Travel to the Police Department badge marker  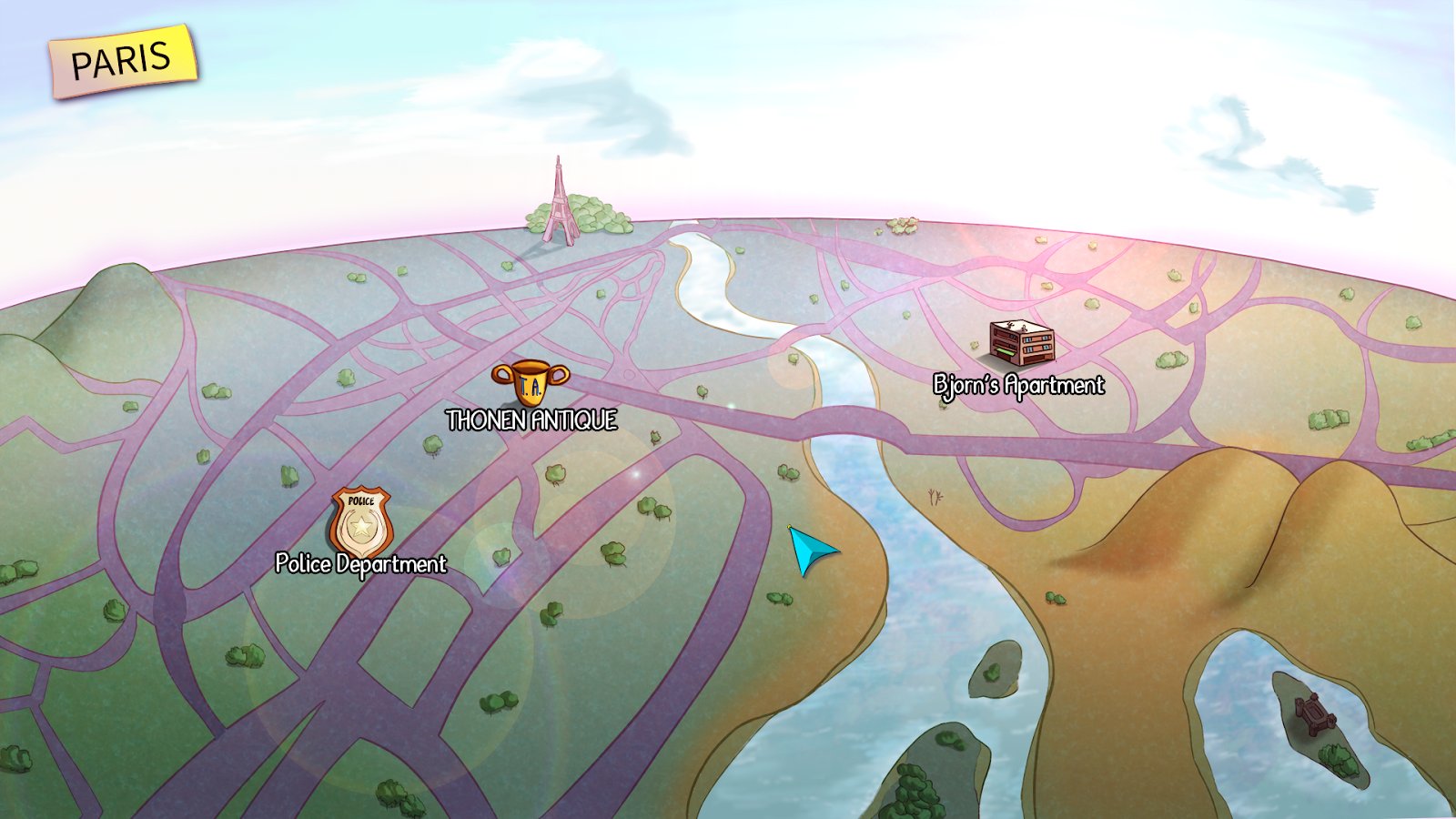click(x=361, y=521)
